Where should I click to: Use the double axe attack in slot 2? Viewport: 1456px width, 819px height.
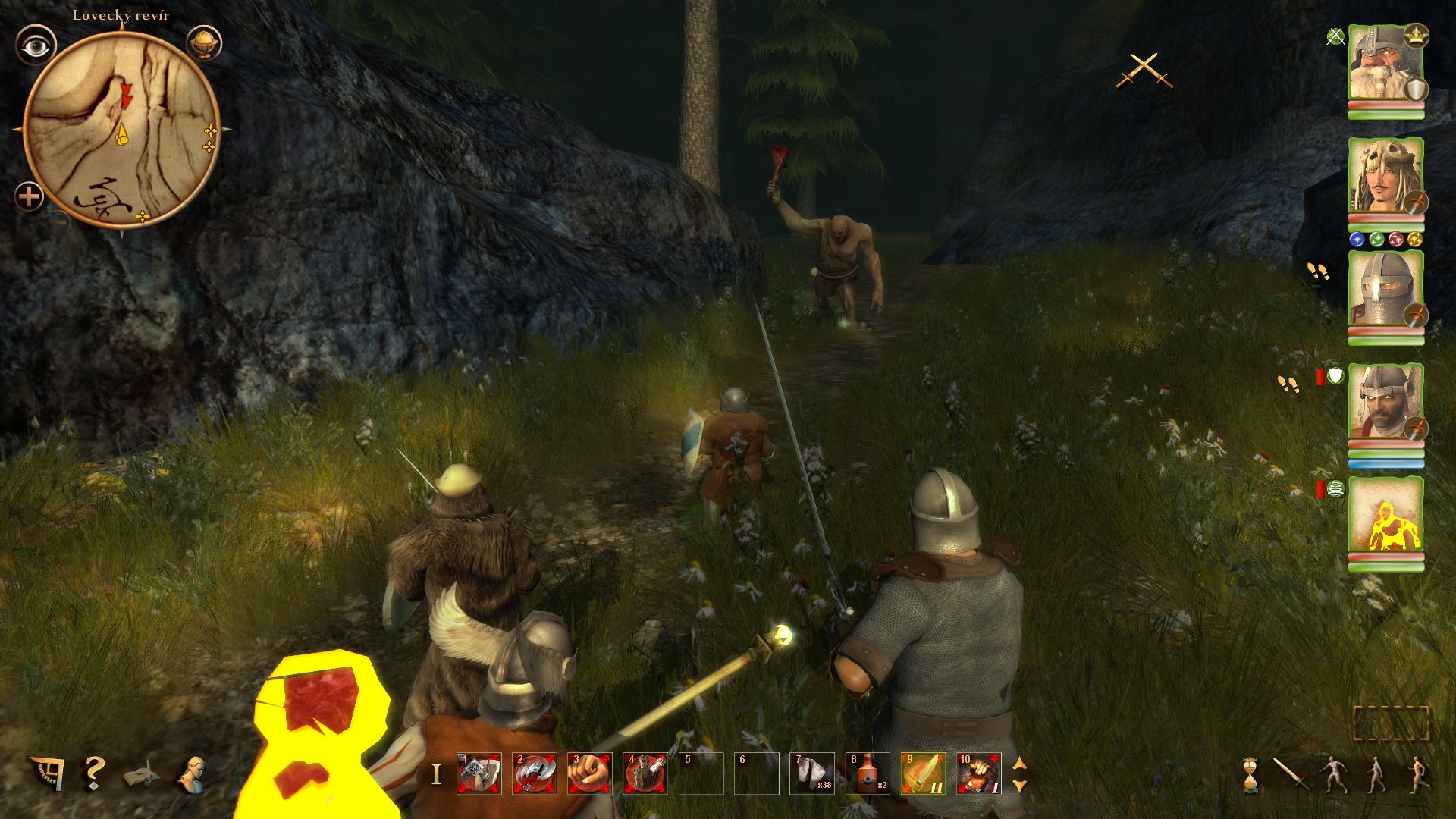[535, 773]
